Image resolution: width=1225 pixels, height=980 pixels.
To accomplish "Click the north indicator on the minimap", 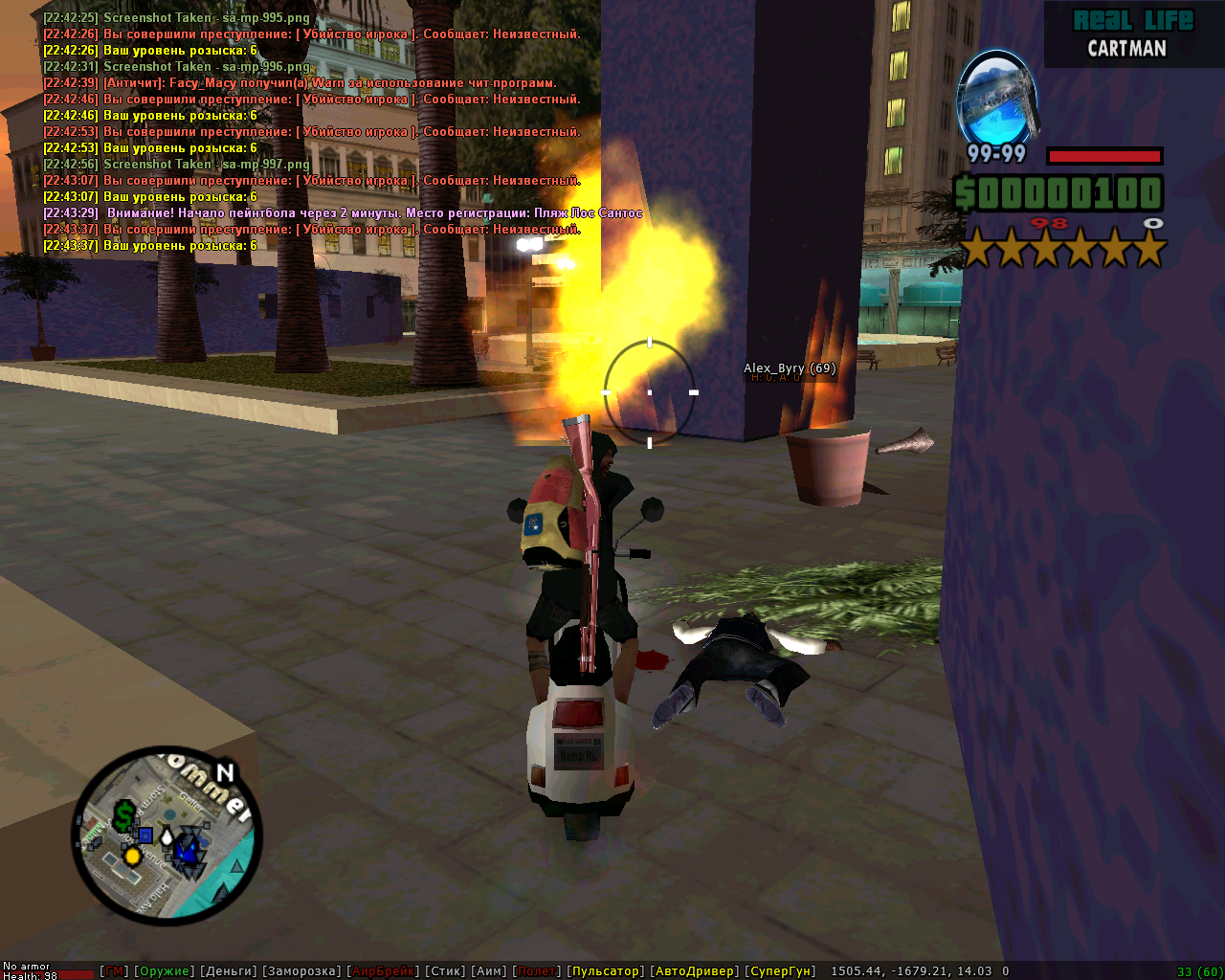I will click(x=225, y=772).
